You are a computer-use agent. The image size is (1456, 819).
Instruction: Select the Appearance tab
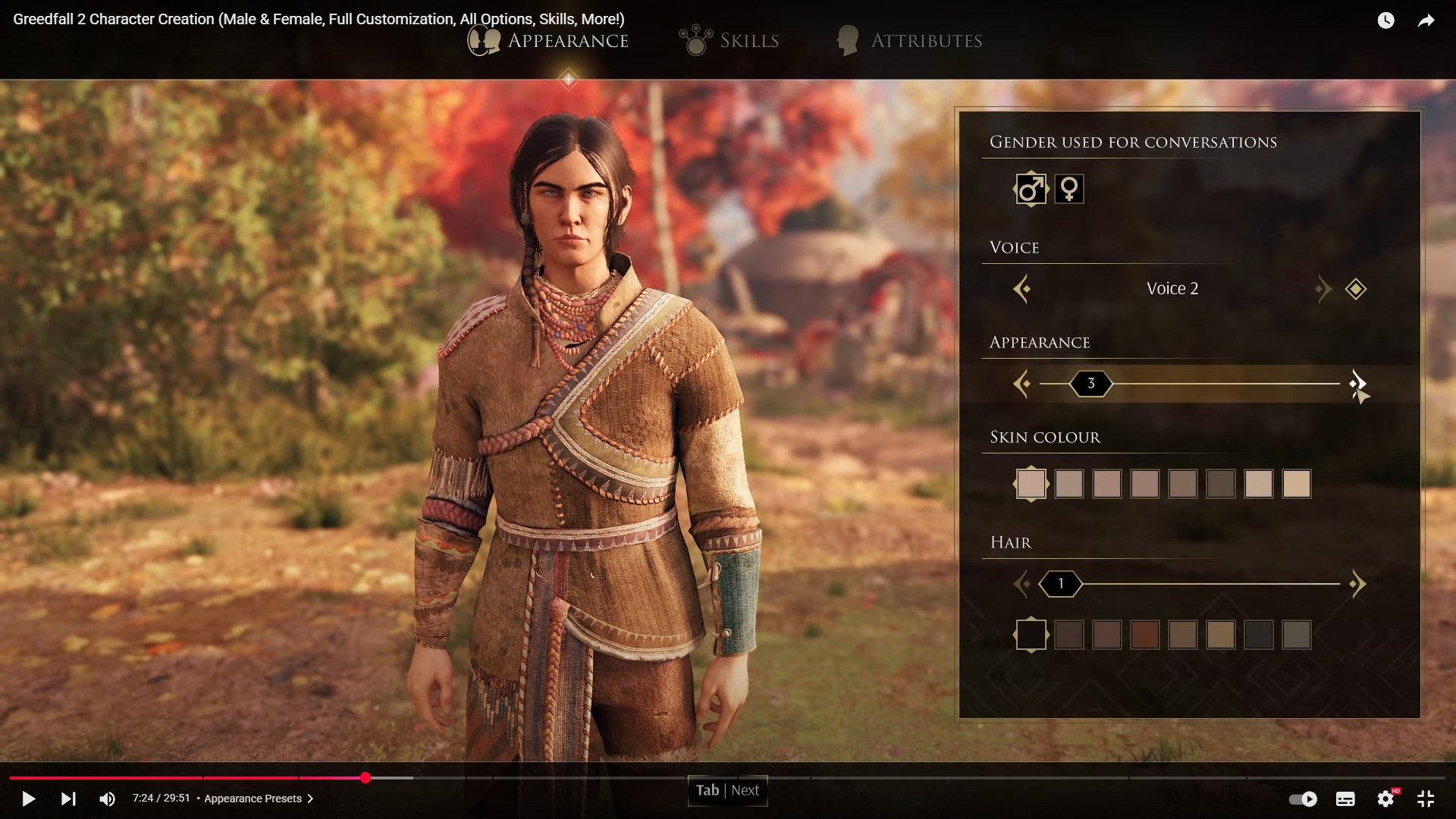tap(549, 41)
